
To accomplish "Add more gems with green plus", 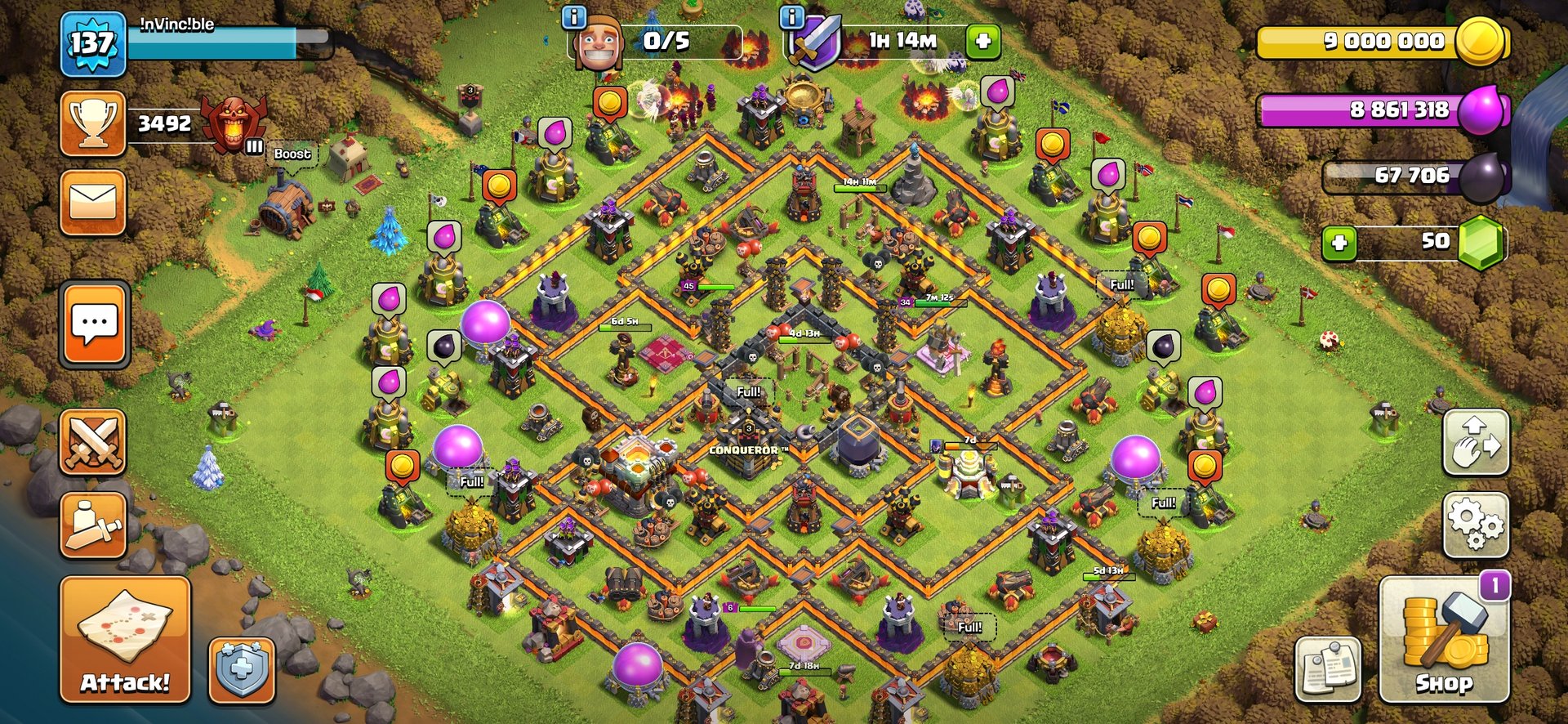I will coord(1339,243).
